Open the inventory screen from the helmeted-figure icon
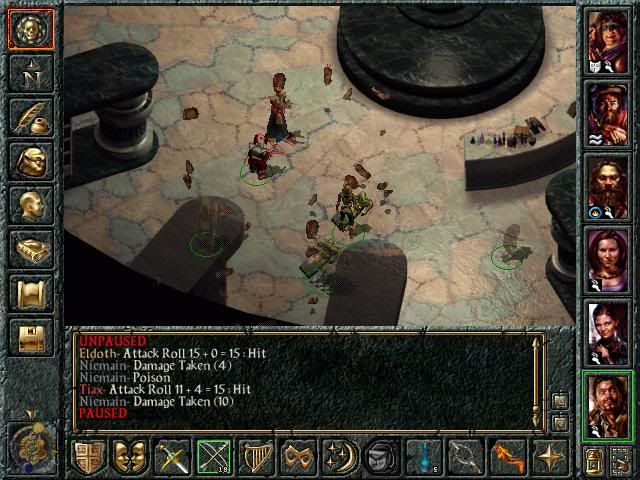 click(30, 160)
